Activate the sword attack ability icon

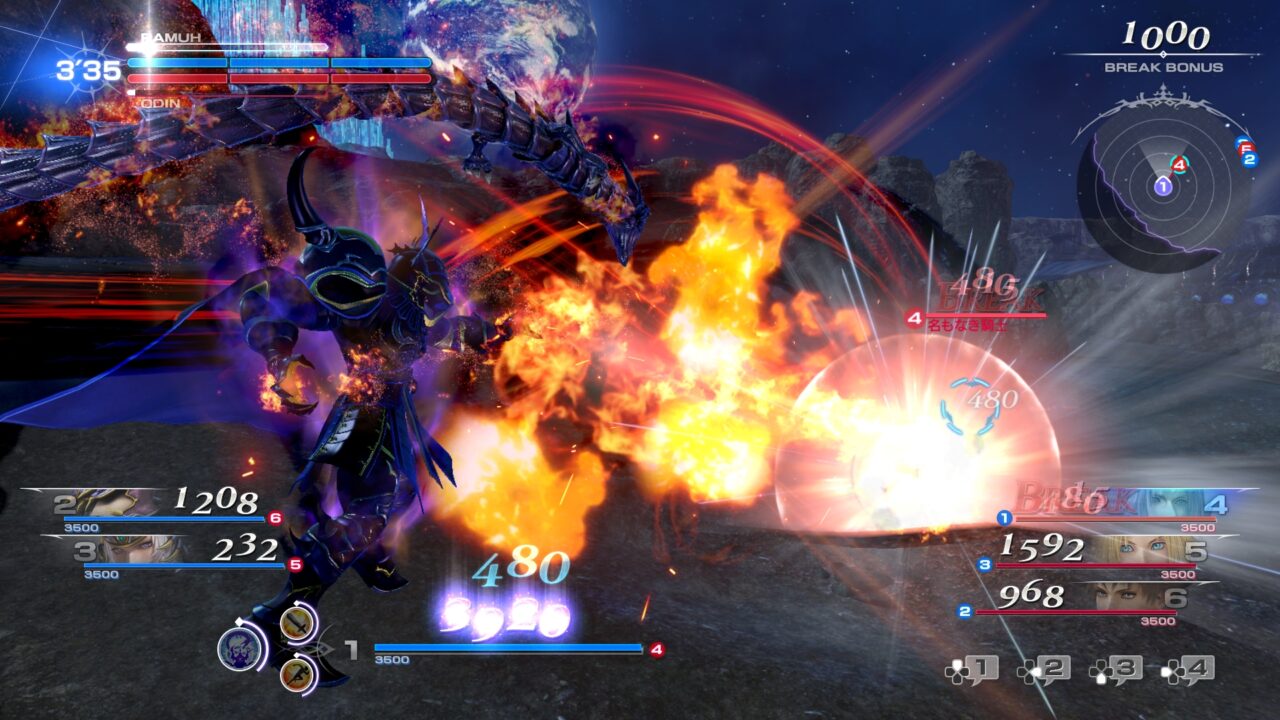click(297, 624)
